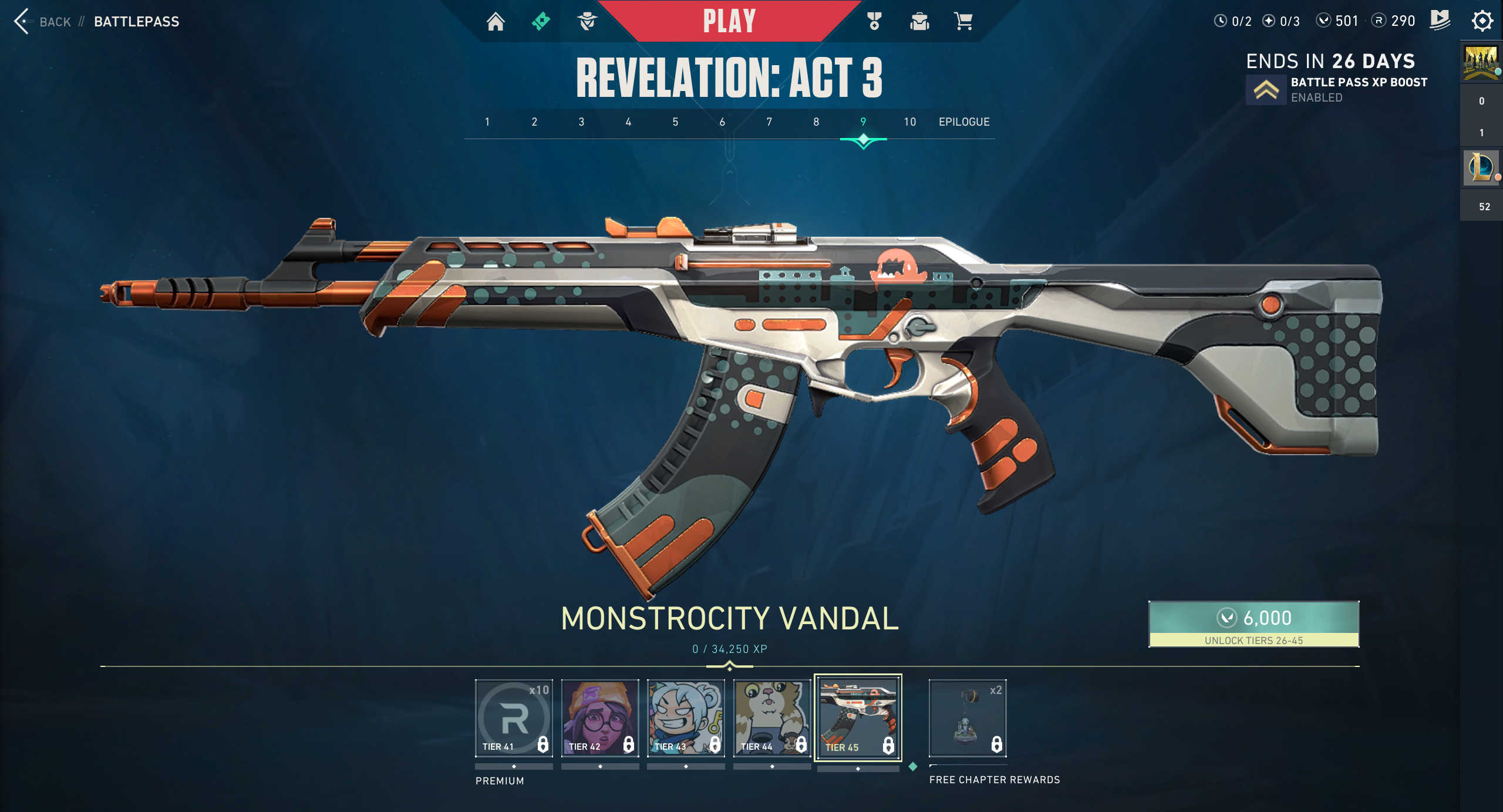Image resolution: width=1503 pixels, height=812 pixels.
Task: Click the Battlepass ticket icon
Action: coord(541,20)
